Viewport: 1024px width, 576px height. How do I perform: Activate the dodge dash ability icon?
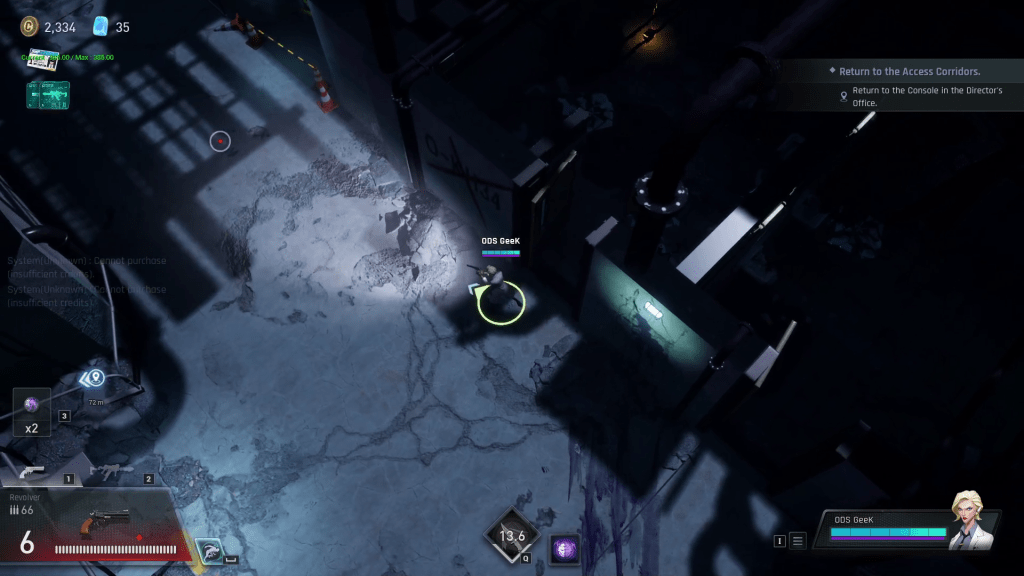(x=210, y=550)
